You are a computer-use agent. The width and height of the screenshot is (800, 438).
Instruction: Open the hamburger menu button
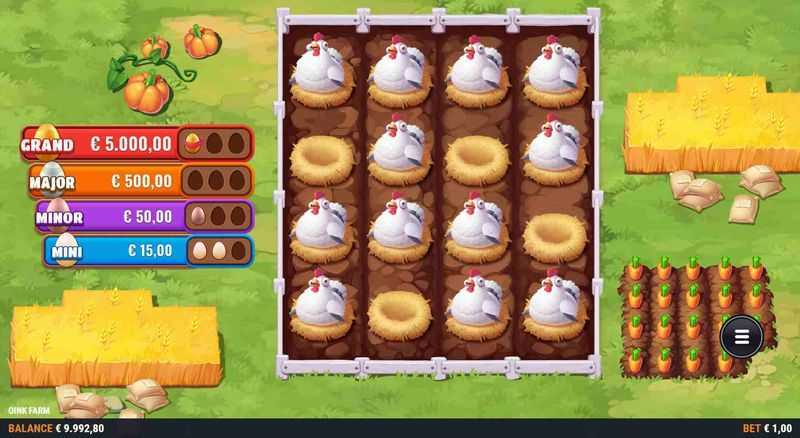tap(741, 336)
